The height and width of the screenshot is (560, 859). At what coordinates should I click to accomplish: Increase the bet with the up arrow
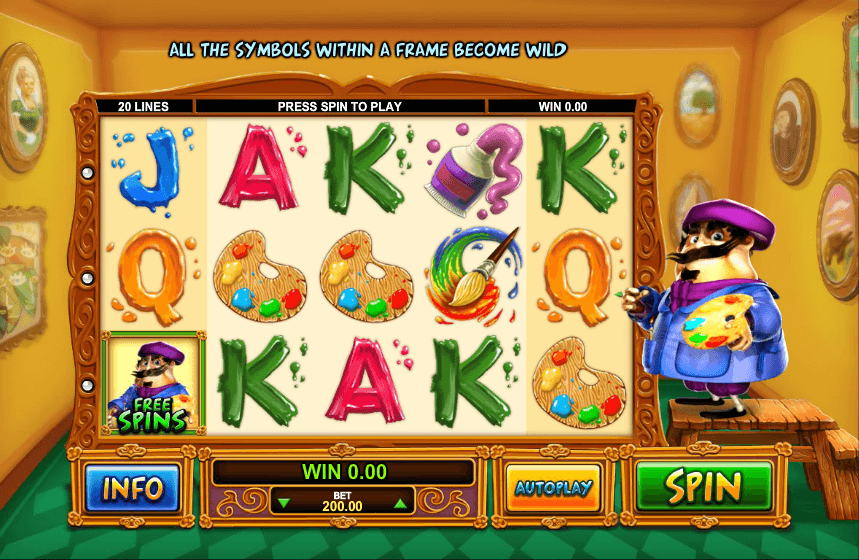click(400, 503)
